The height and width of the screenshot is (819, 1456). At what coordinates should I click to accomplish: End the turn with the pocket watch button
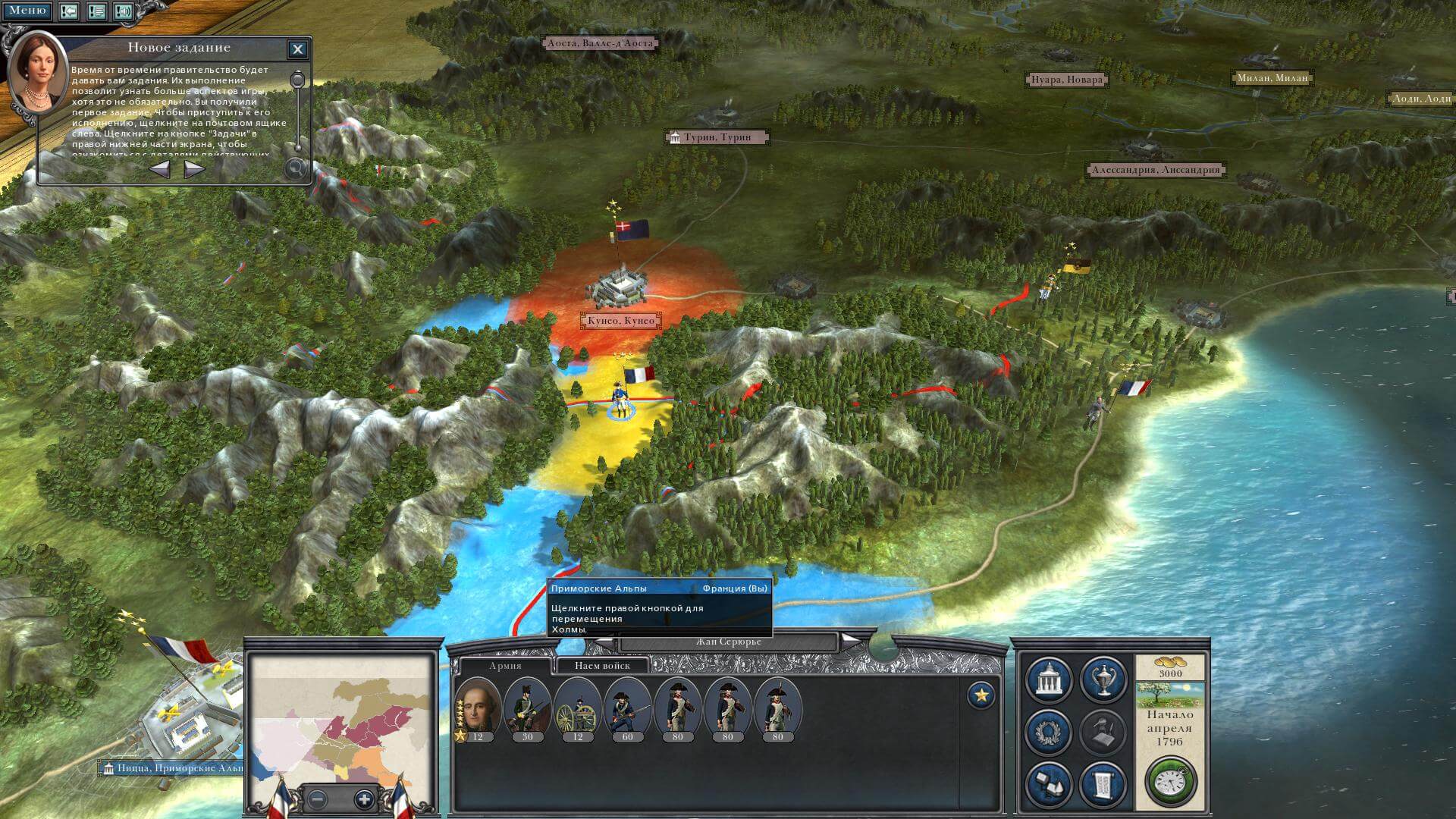(x=1170, y=781)
